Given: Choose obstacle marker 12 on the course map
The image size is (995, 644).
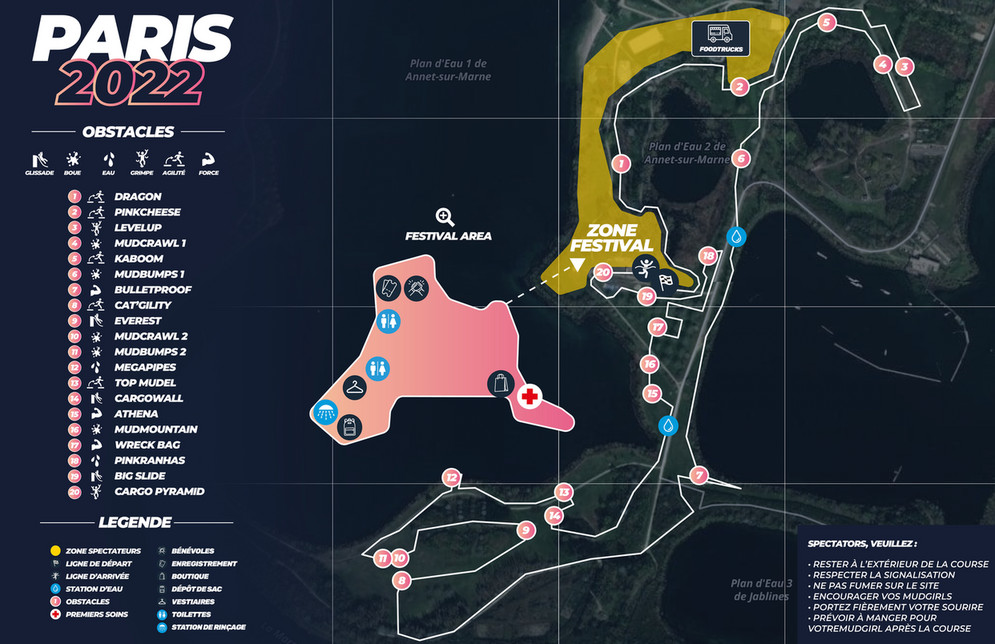Looking at the screenshot, I should click(451, 478).
